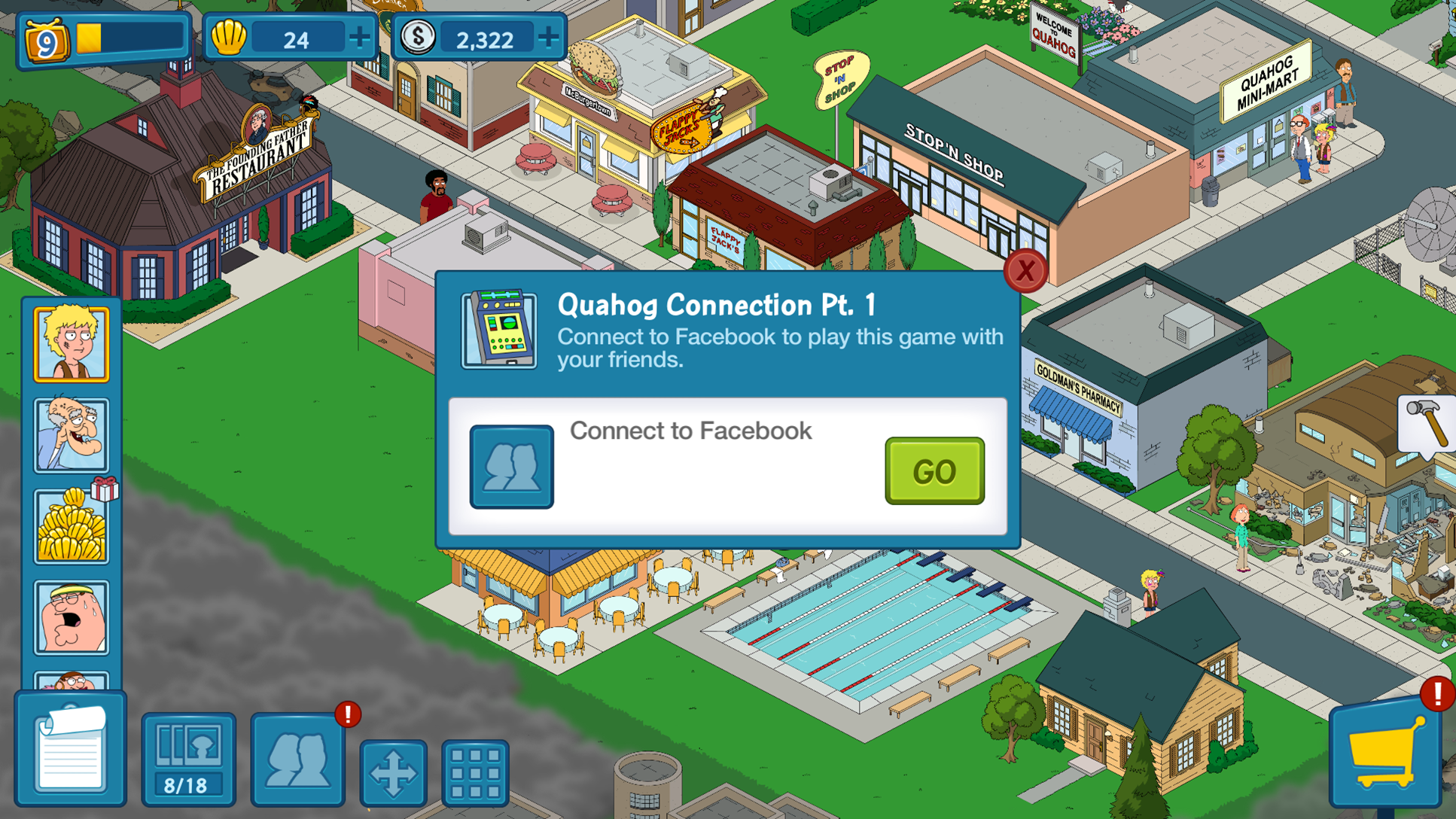1456x819 pixels.
Task: Buy more coins with the plus button
Action: pos(549,38)
